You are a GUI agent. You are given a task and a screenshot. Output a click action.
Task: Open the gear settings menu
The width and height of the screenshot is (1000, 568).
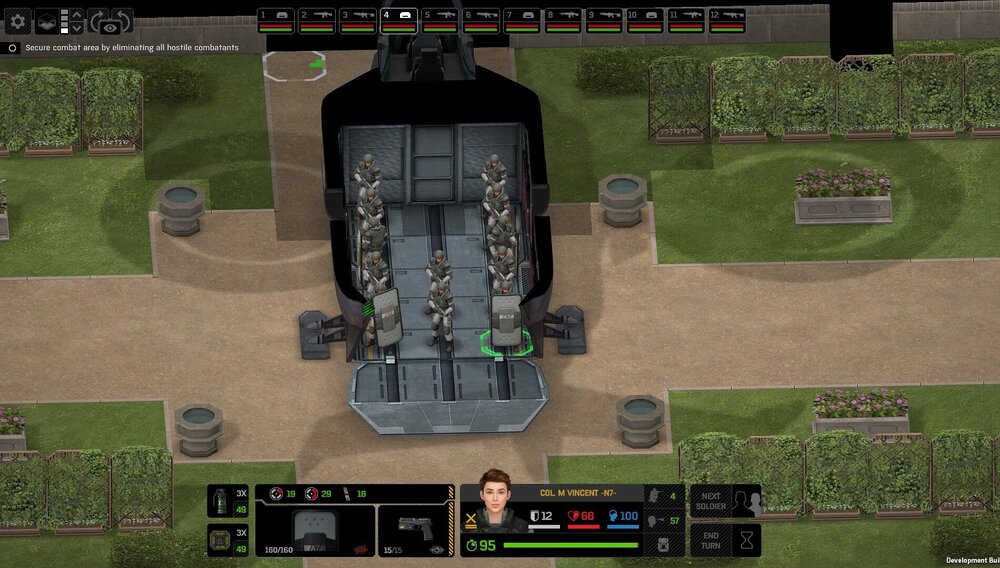pyautogui.click(x=18, y=20)
